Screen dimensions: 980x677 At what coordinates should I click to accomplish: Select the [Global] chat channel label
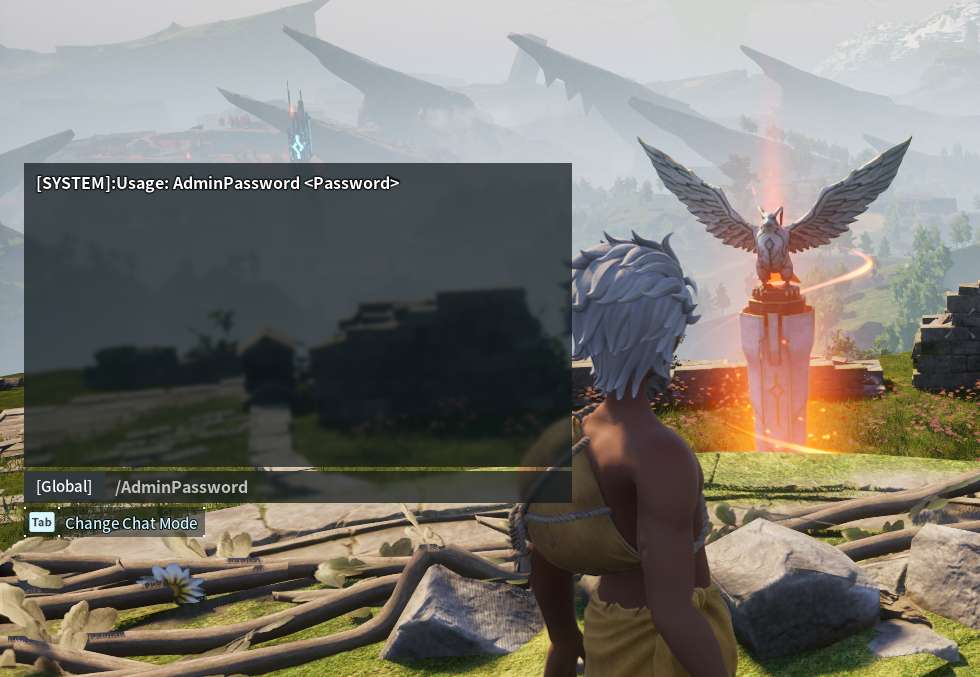point(64,487)
